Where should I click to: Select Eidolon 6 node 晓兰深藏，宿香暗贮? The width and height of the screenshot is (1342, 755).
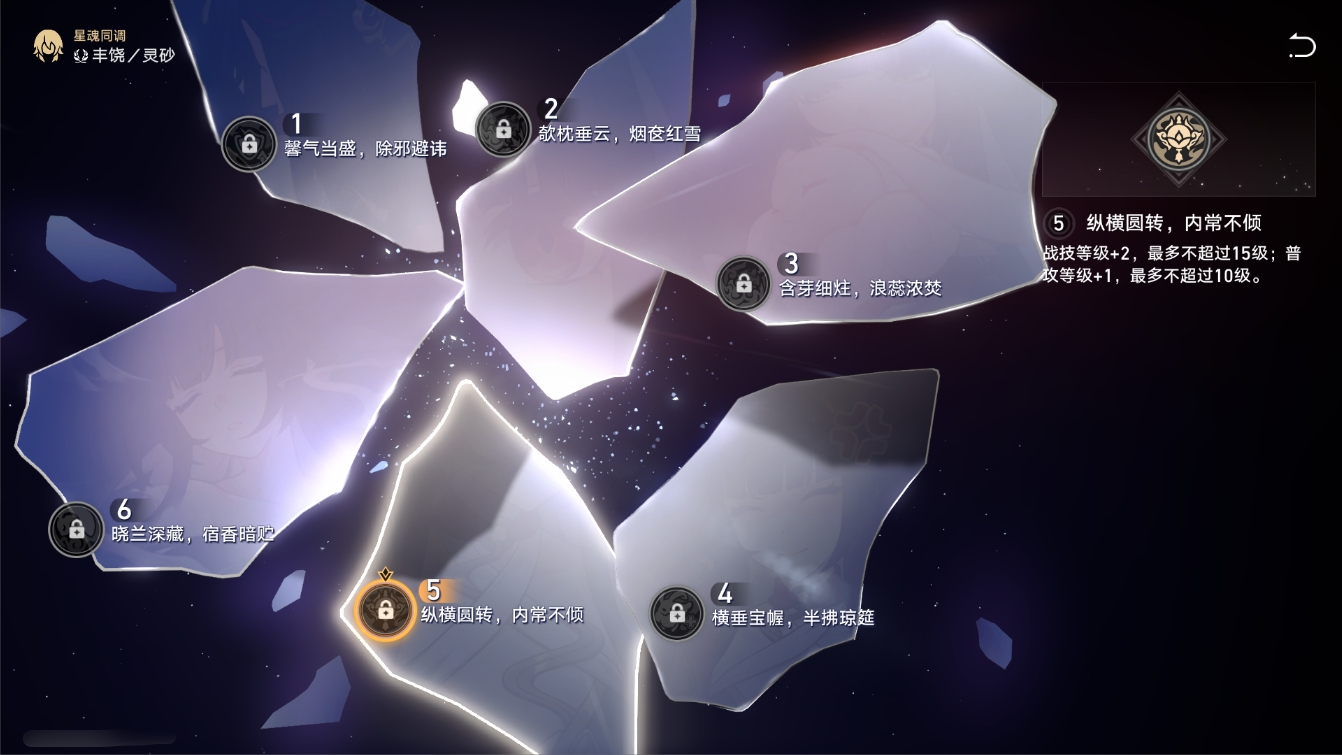pyautogui.click(x=75, y=530)
